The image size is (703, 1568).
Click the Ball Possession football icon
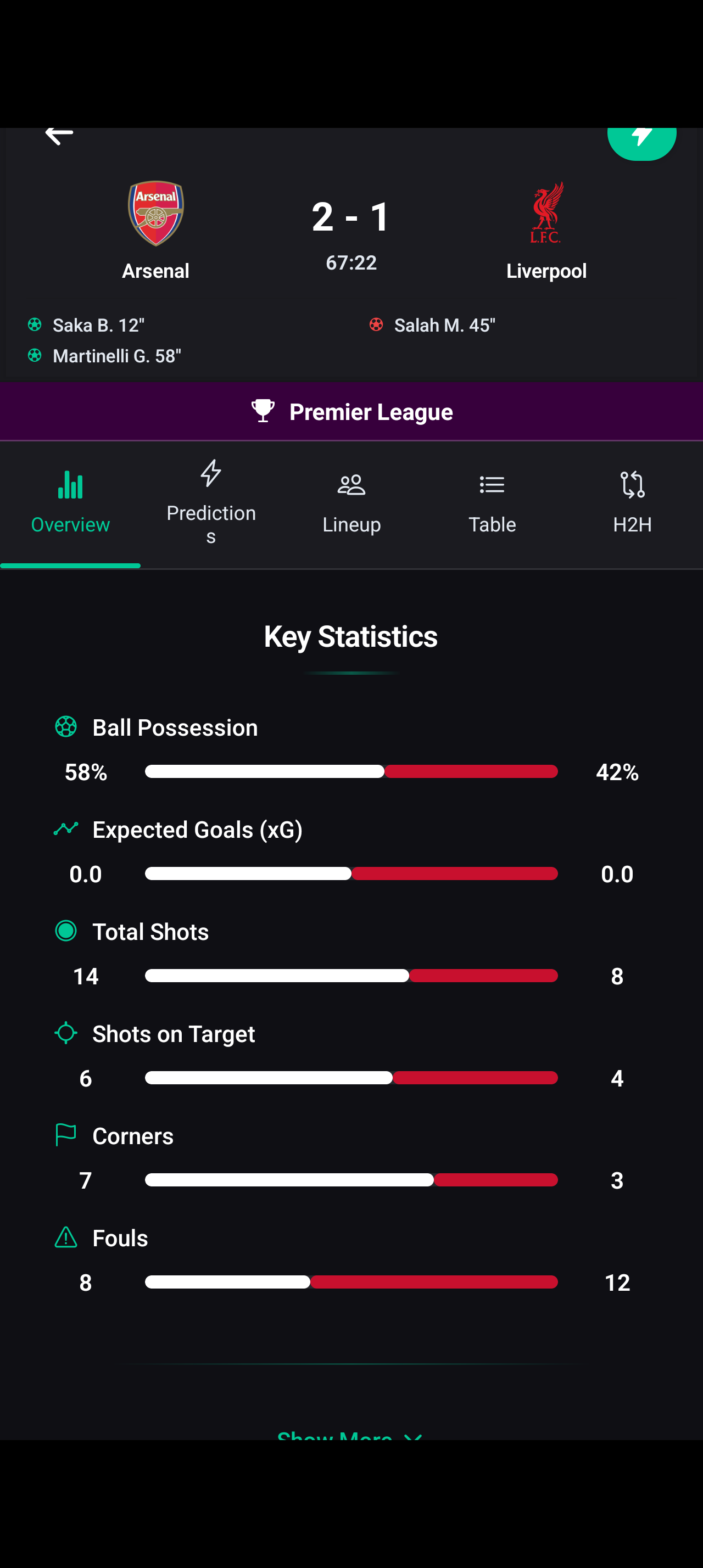coord(66,726)
